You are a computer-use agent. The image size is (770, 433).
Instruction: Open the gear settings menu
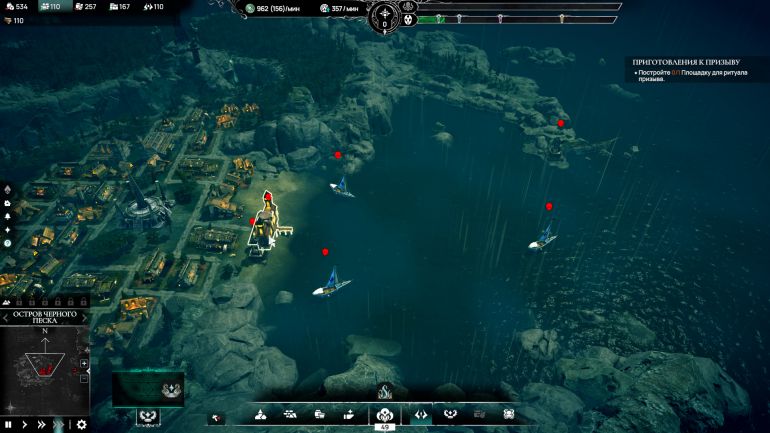(81, 424)
